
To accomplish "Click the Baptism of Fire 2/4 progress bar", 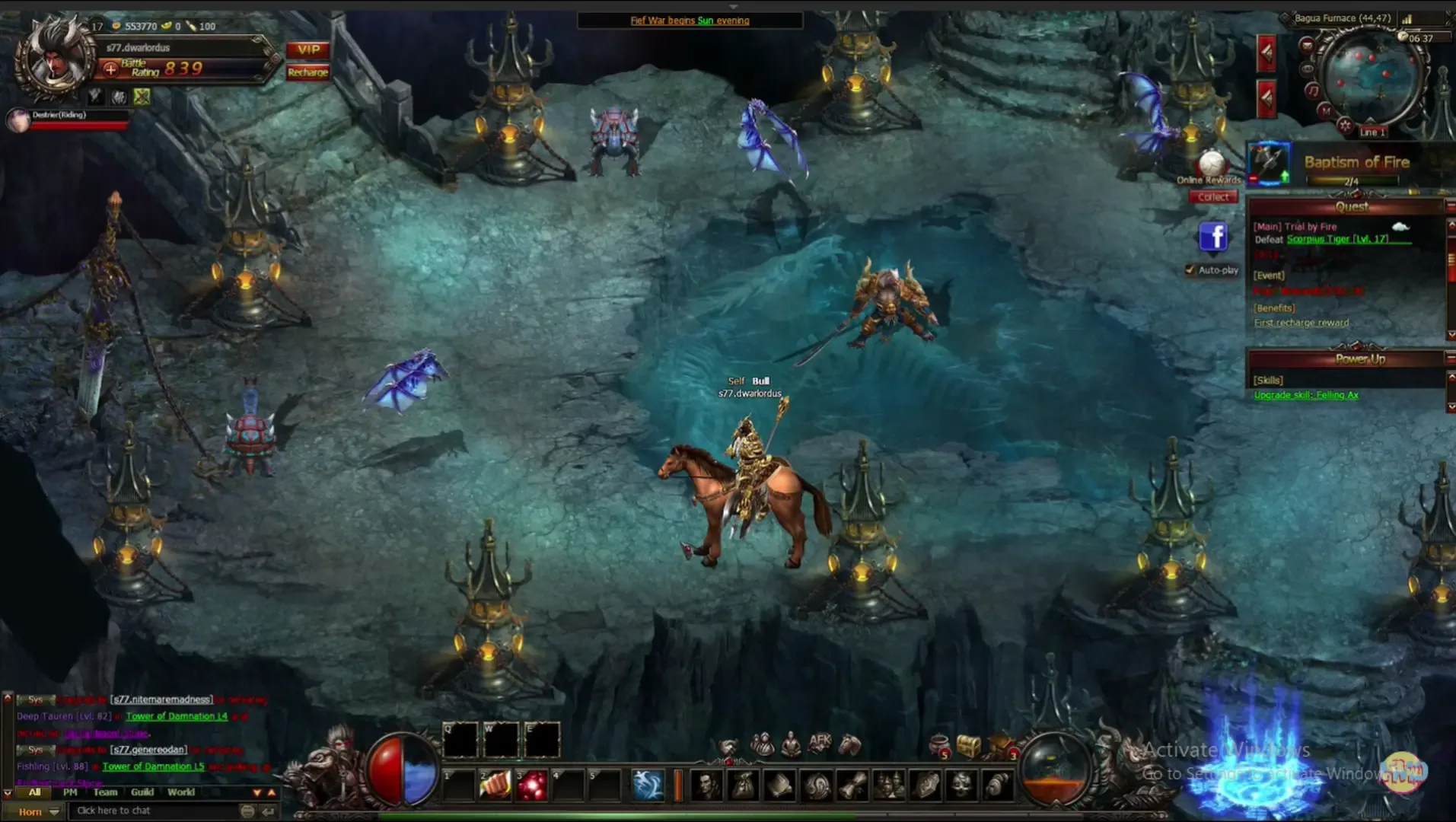I will pos(1352,181).
